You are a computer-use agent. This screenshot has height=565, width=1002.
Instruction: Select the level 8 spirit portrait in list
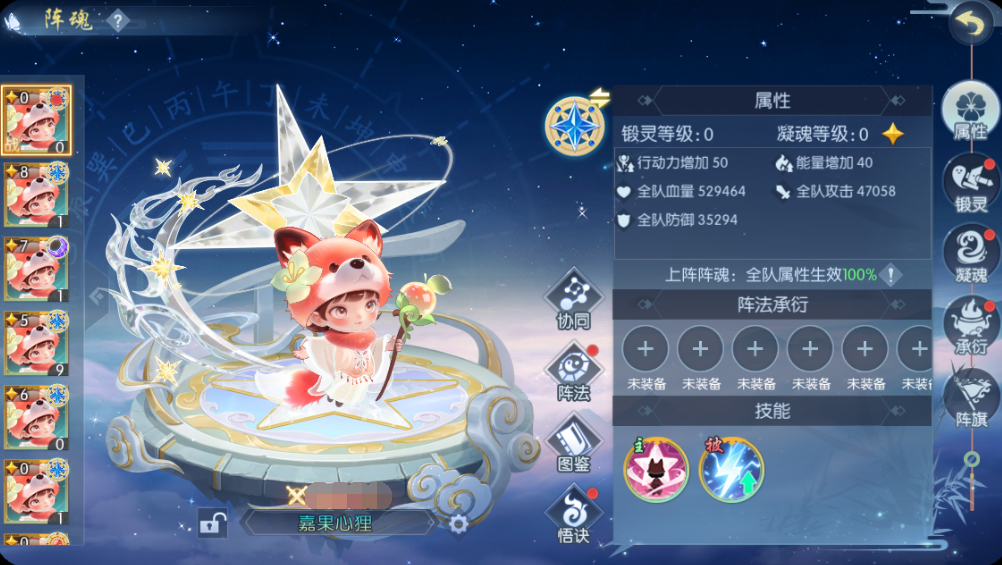(36, 194)
